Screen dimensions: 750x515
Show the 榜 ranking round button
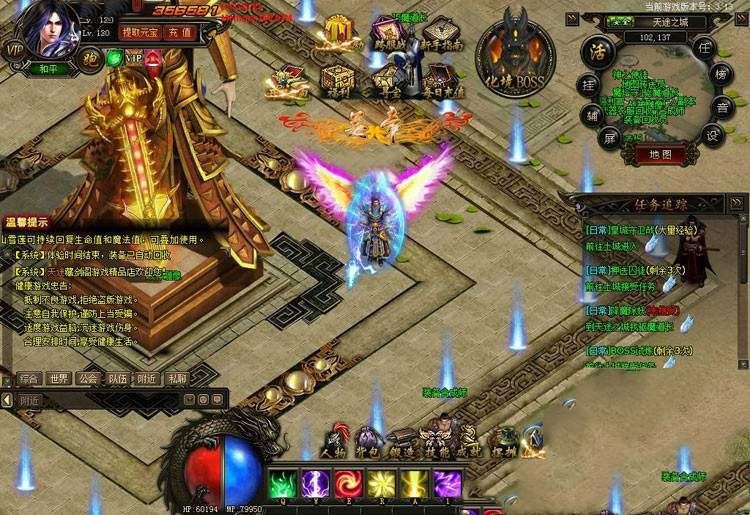tap(720, 75)
